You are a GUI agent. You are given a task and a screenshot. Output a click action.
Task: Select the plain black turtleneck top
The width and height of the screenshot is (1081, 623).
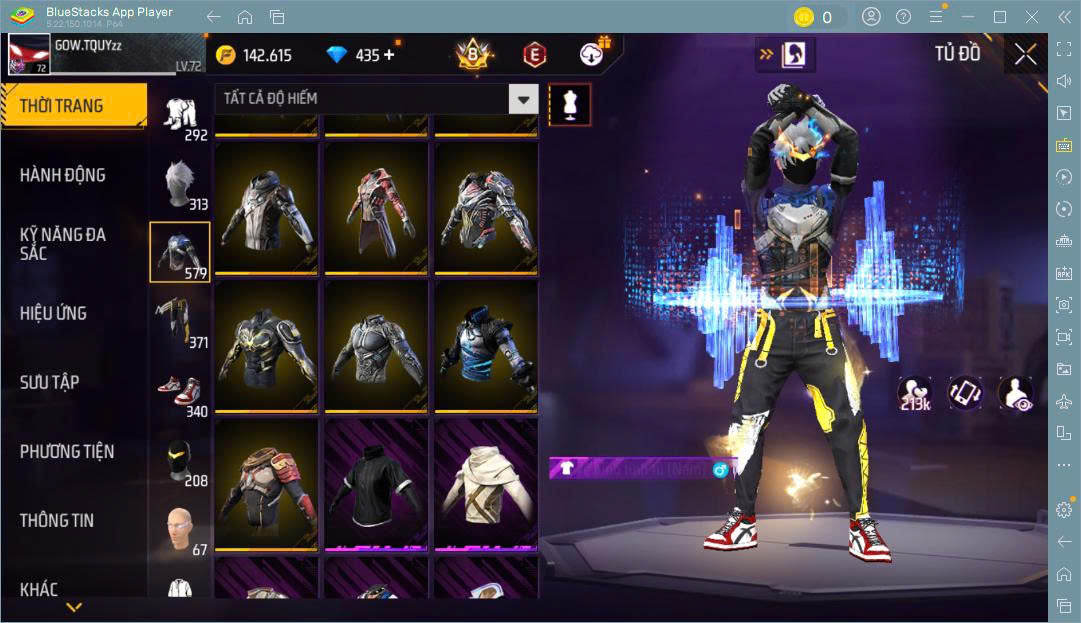[x=376, y=486]
